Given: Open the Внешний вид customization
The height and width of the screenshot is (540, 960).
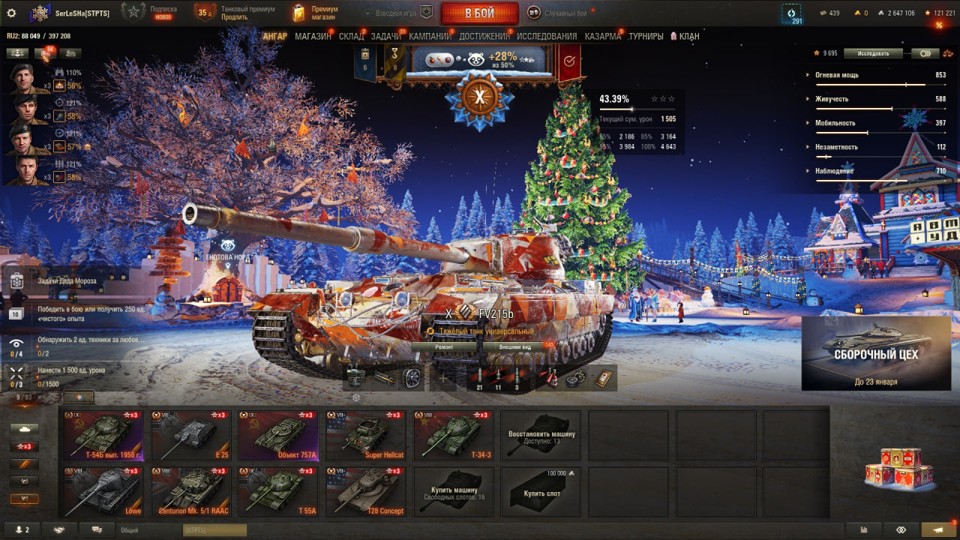Looking at the screenshot, I should pos(516,347).
